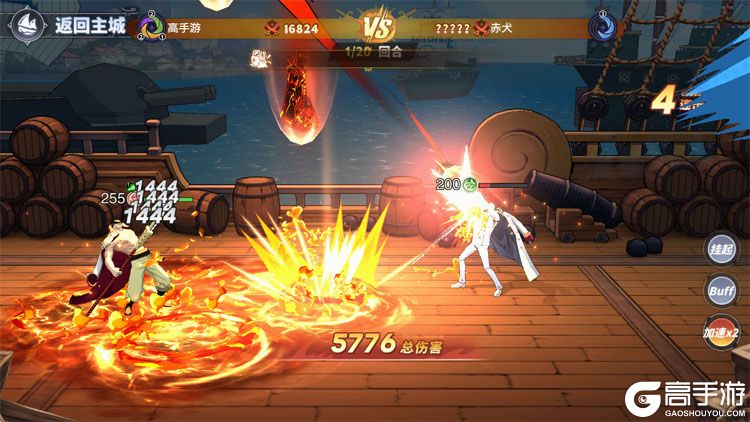The image size is (750, 422).
Task: Click the player's swirl element emblem
Action: click(152, 27)
